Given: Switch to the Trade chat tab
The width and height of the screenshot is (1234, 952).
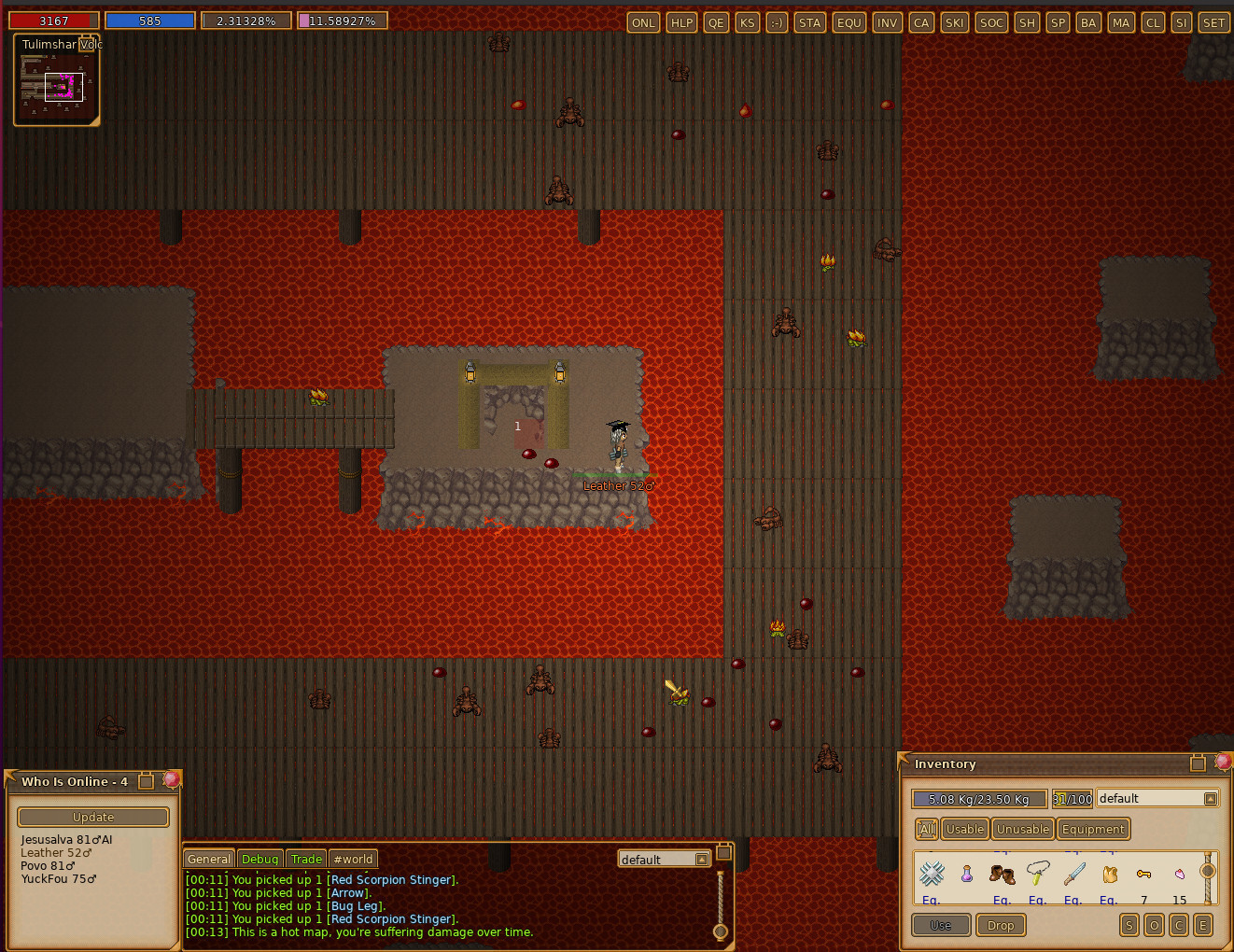Looking at the screenshot, I should 306,859.
